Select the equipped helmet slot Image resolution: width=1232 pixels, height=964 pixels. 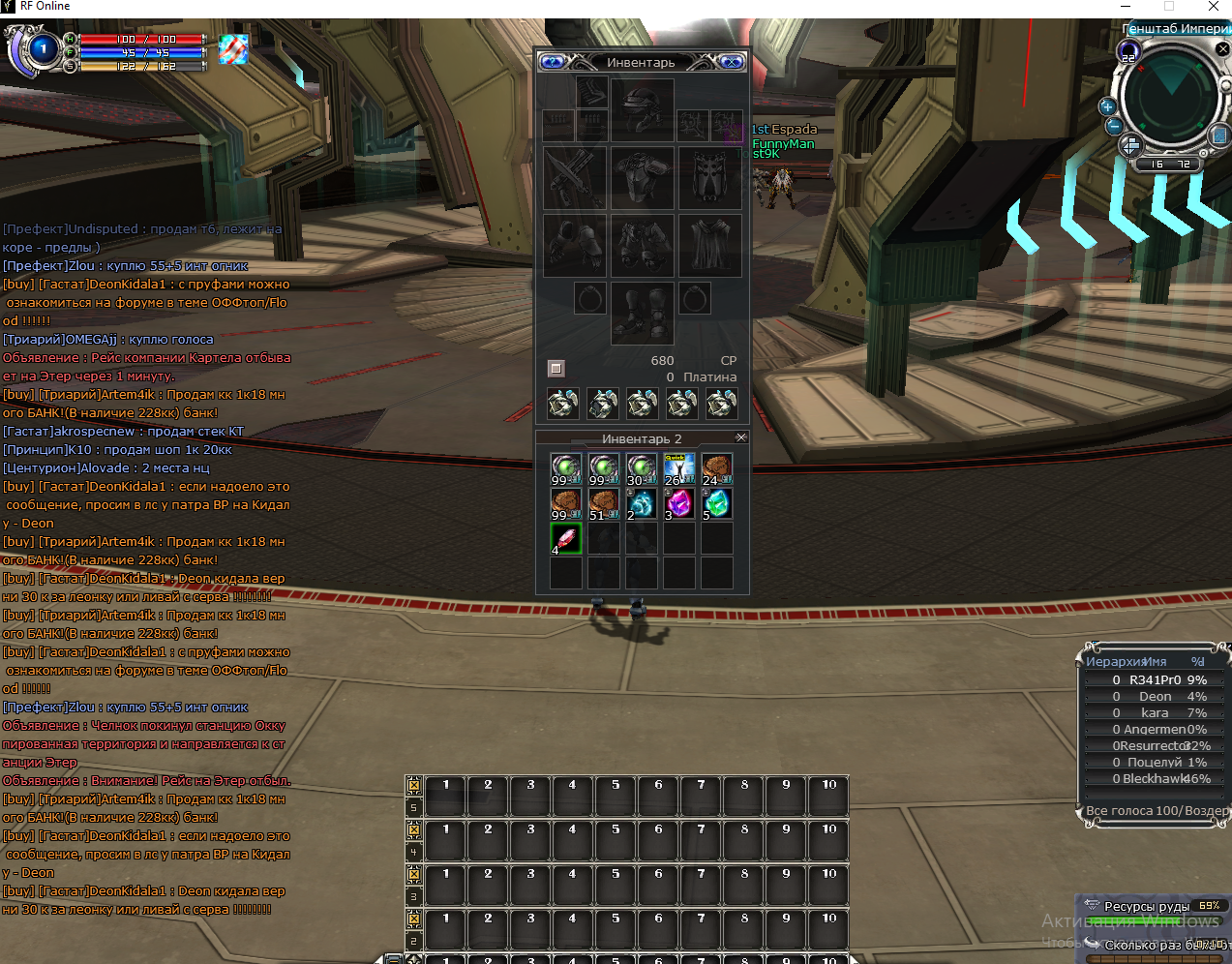click(x=642, y=108)
